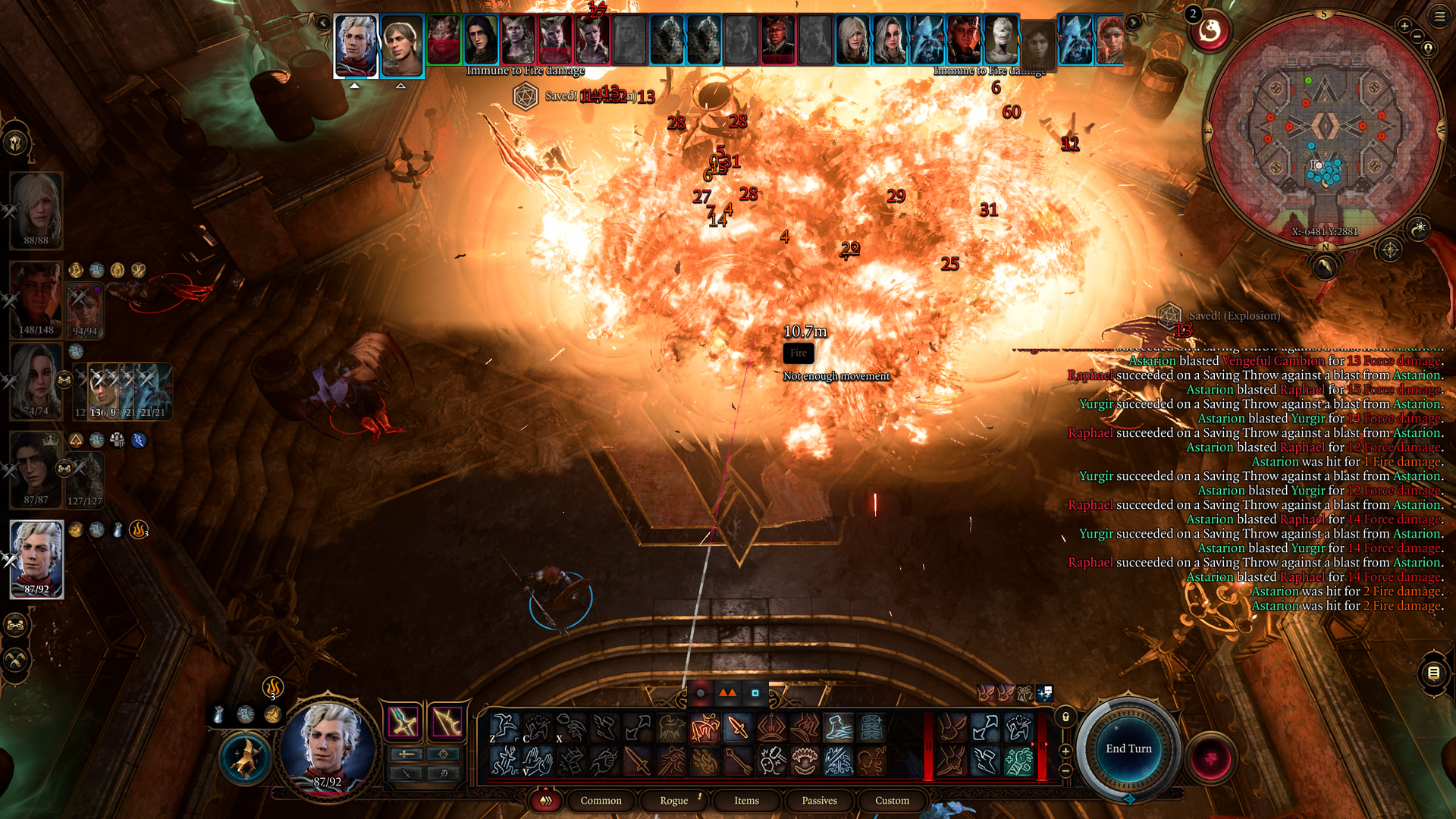This screenshot has height=819, width=1456.
Task: Zoom out the minimap with minus button
Action: (1417, 36)
